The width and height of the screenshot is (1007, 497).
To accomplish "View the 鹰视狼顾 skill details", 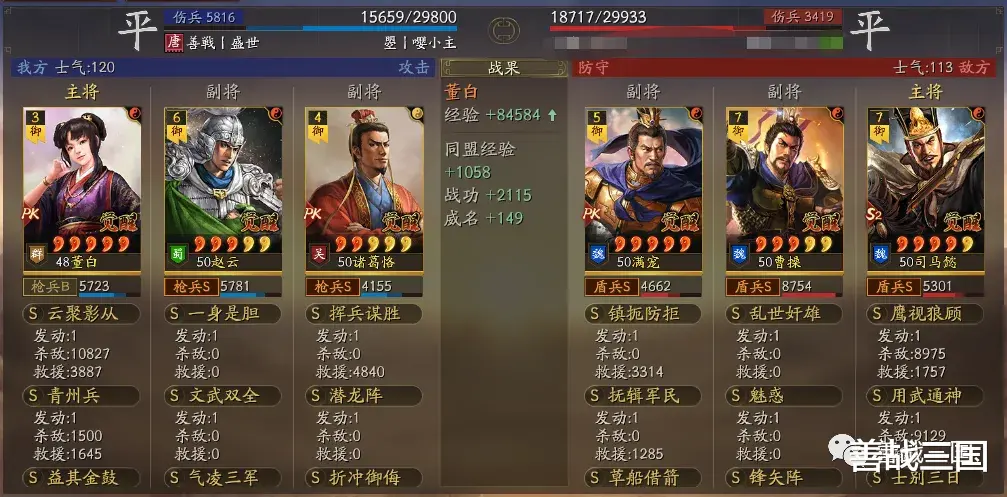I will coord(925,313).
